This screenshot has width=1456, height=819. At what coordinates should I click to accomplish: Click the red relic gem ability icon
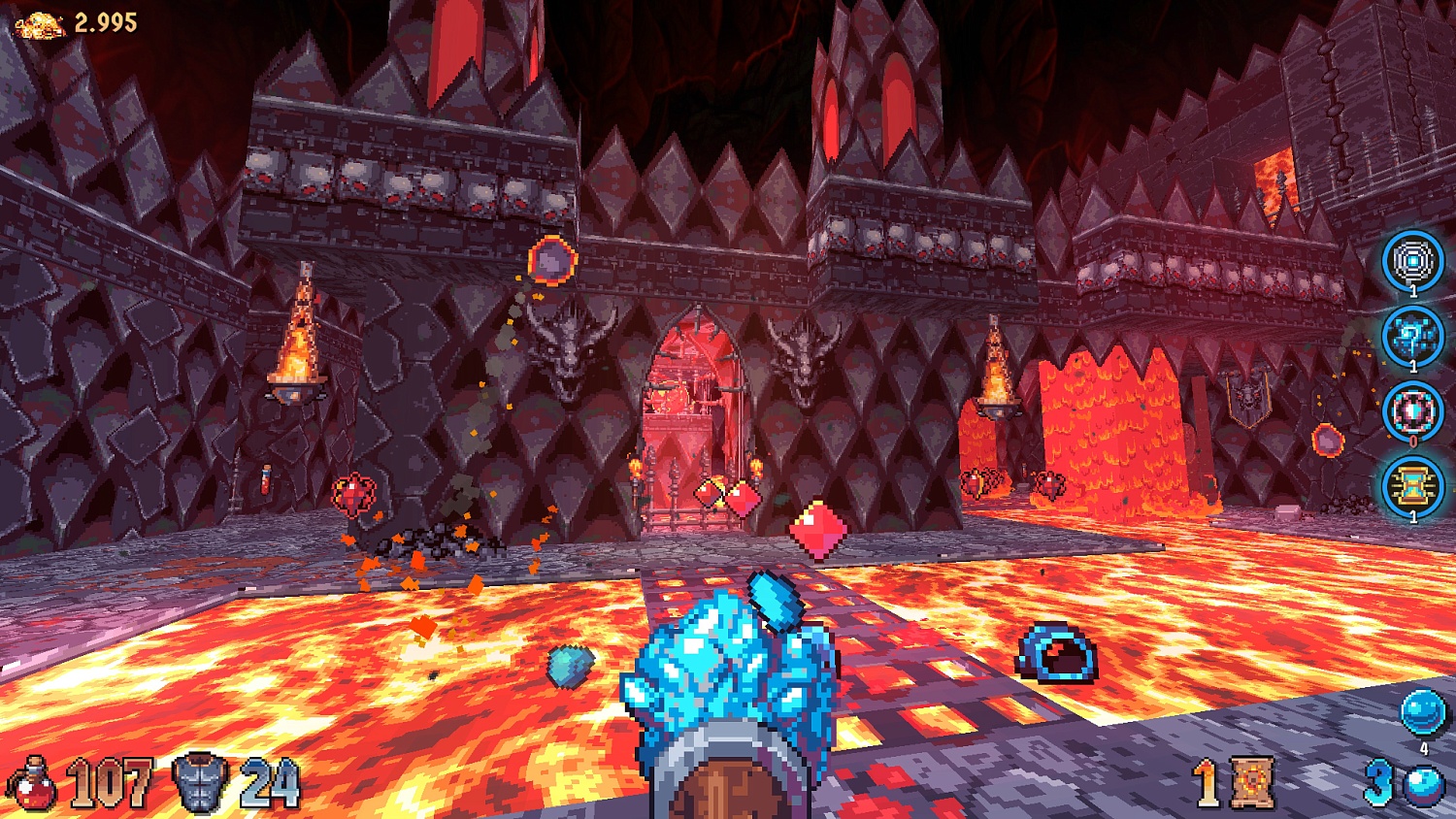click(1412, 411)
